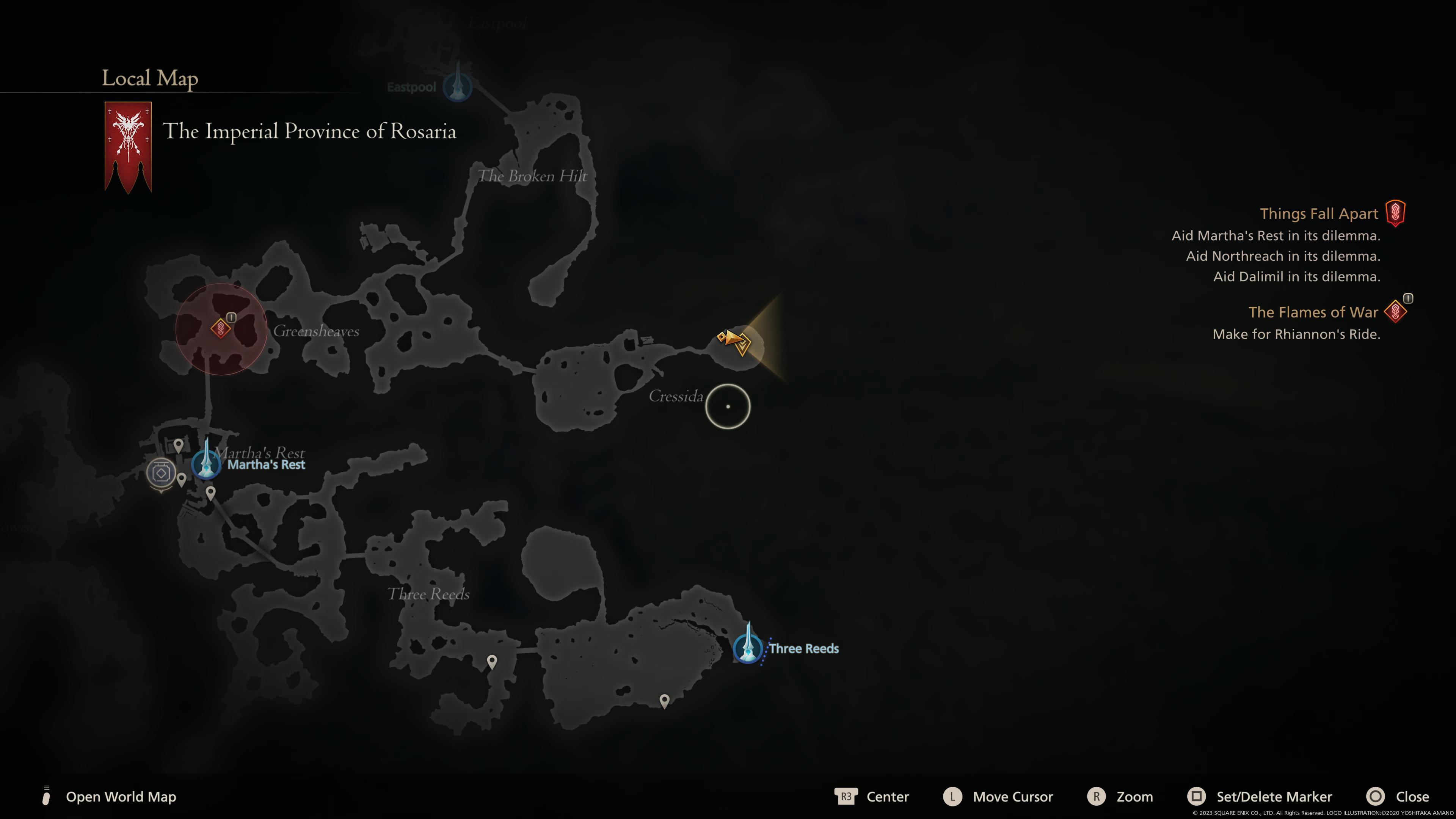Viewport: 1456px width, 819px height.
Task: Click the Things Fall Apart quest shield icon
Action: coord(1395,212)
